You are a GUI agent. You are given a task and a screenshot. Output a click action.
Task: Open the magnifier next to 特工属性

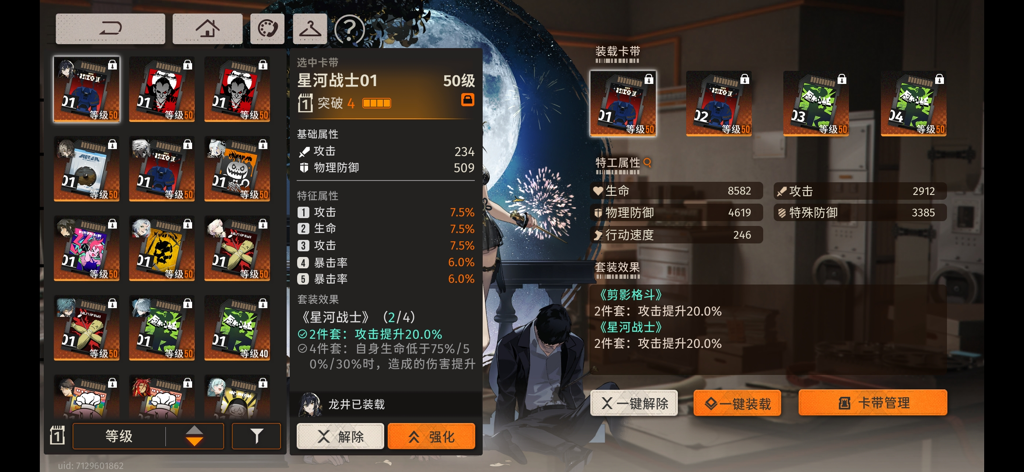[648, 162]
